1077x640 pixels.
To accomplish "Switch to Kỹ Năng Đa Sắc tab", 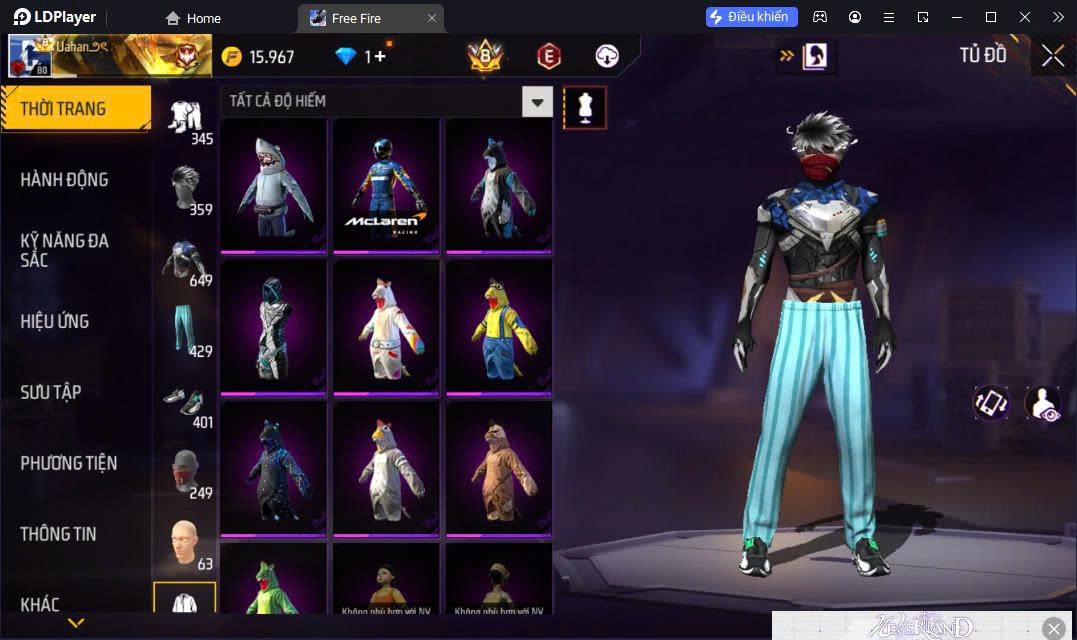I will pos(64,250).
